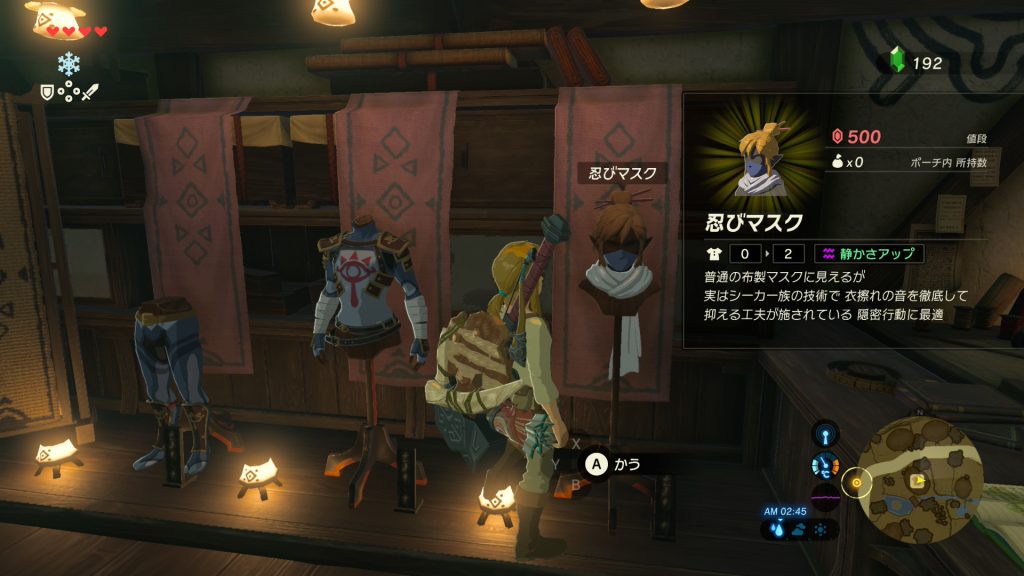Click the sunny weather forecast icon

[820, 531]
